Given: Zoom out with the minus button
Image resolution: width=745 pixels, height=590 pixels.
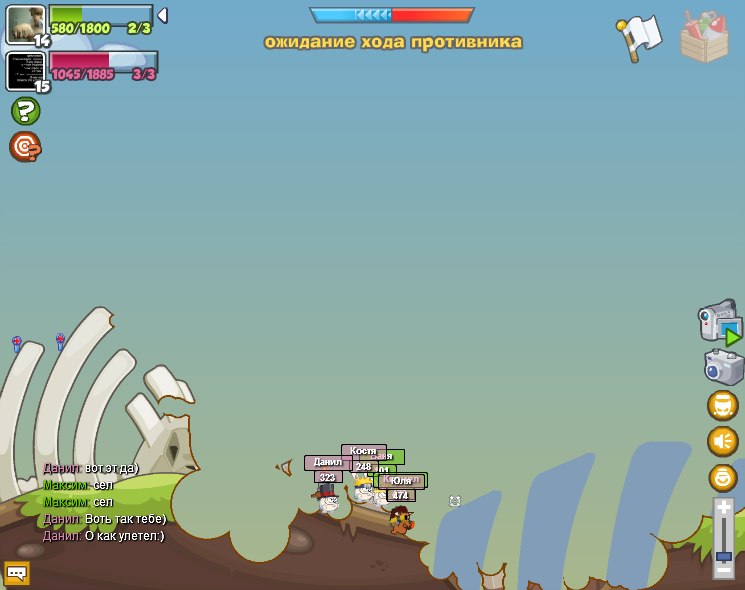Looking at the screenshot, I should [723, 569].
